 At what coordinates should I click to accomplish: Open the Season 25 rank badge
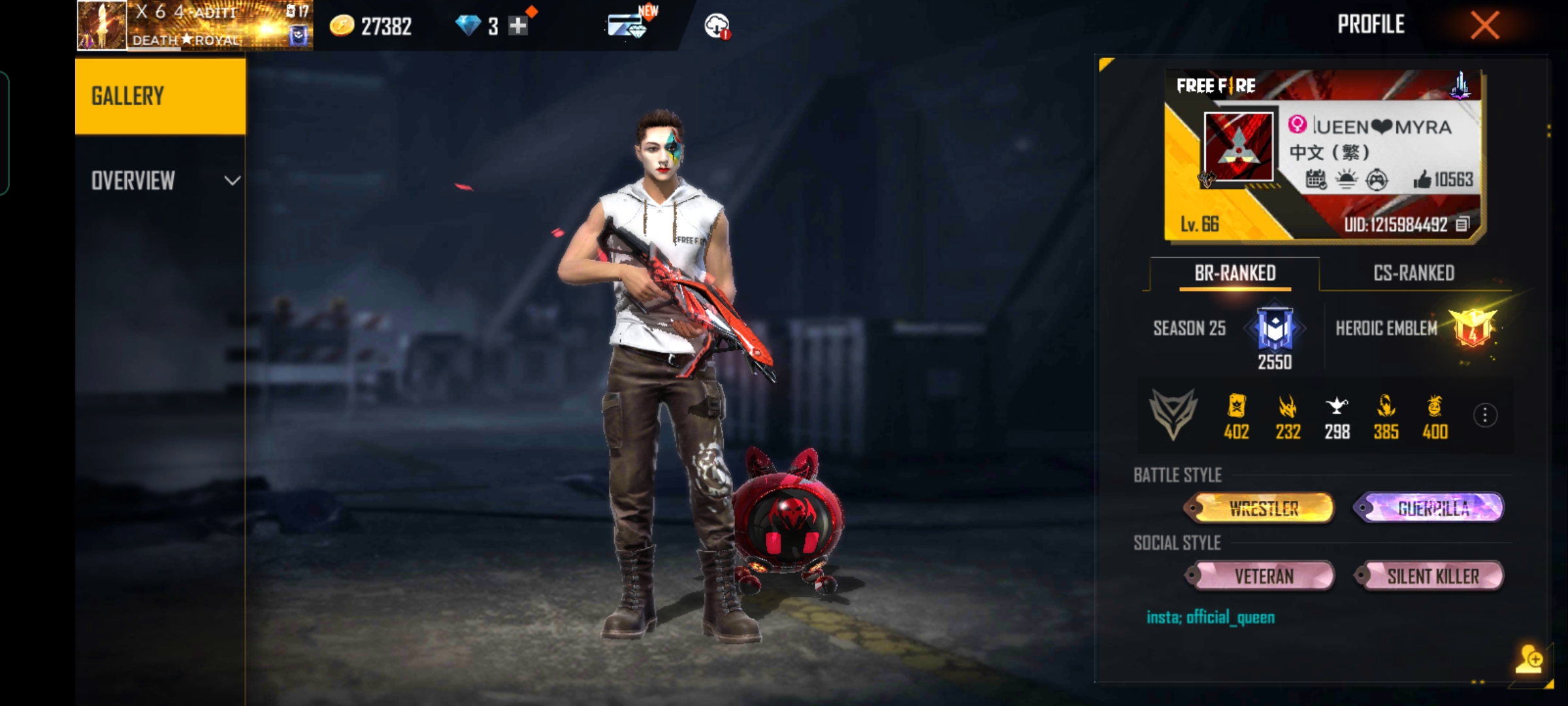[1275, 328]
